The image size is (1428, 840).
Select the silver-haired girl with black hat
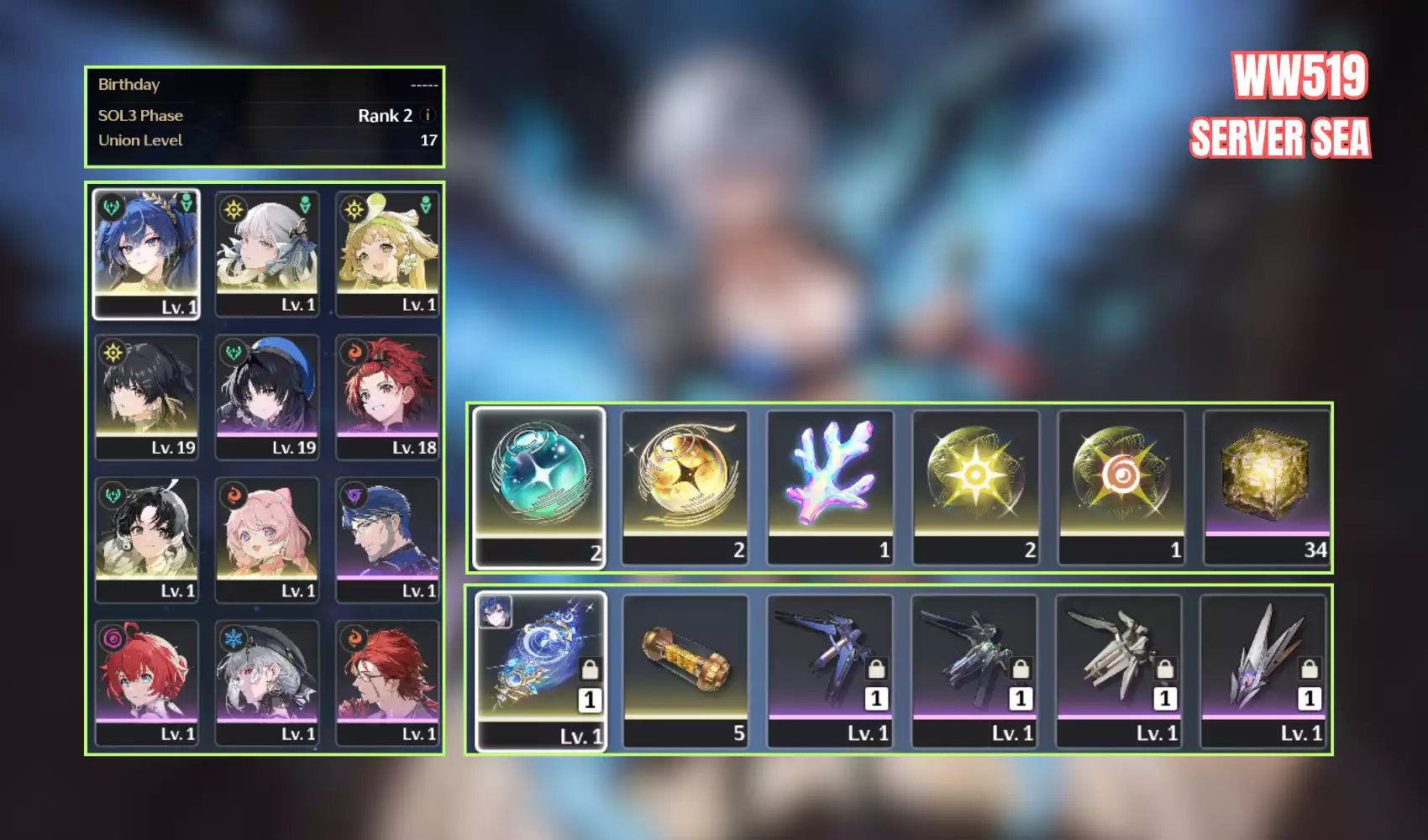tap(267, 682)
